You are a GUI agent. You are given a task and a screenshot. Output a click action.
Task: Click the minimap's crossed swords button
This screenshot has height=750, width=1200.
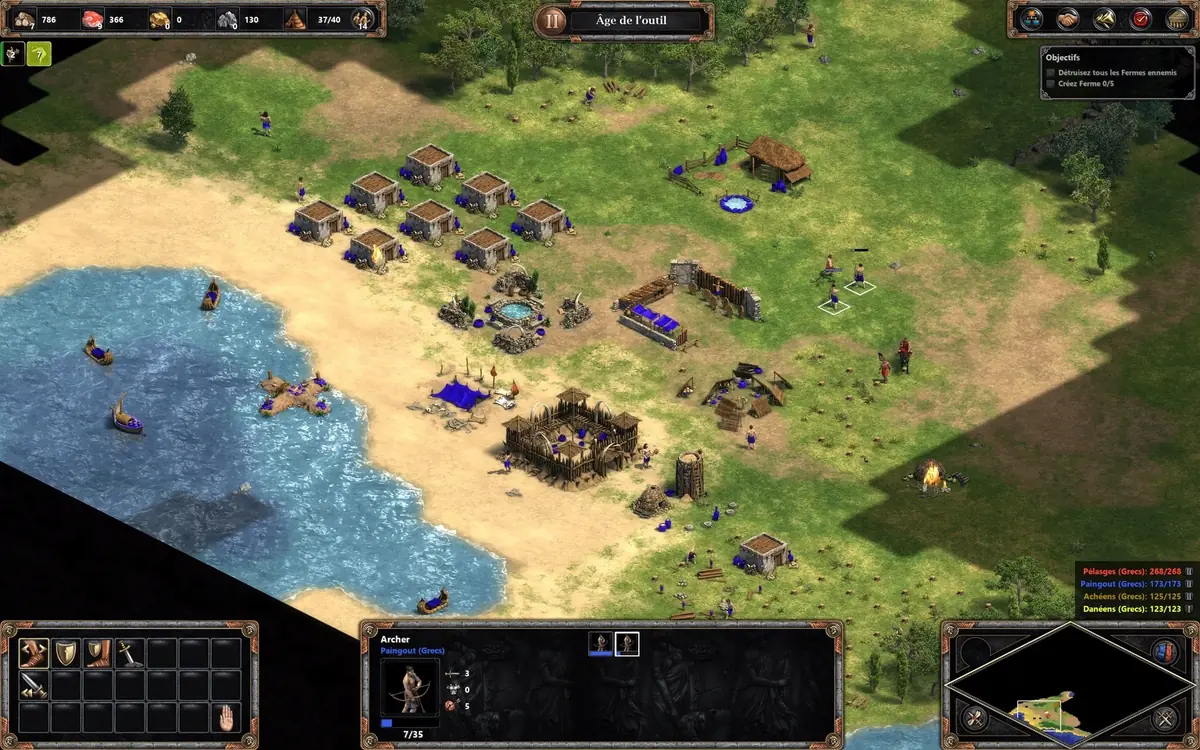tap(1164, 717)
